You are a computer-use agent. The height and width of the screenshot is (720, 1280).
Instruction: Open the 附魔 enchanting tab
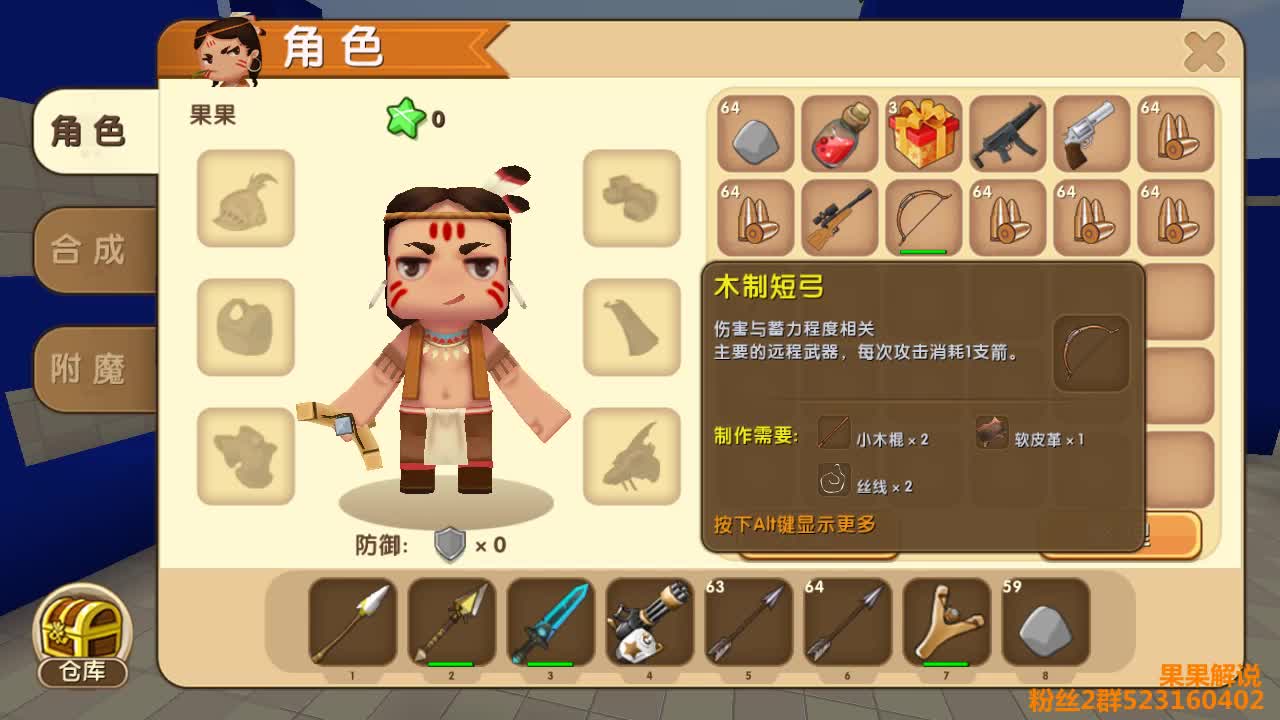point(90,370)
